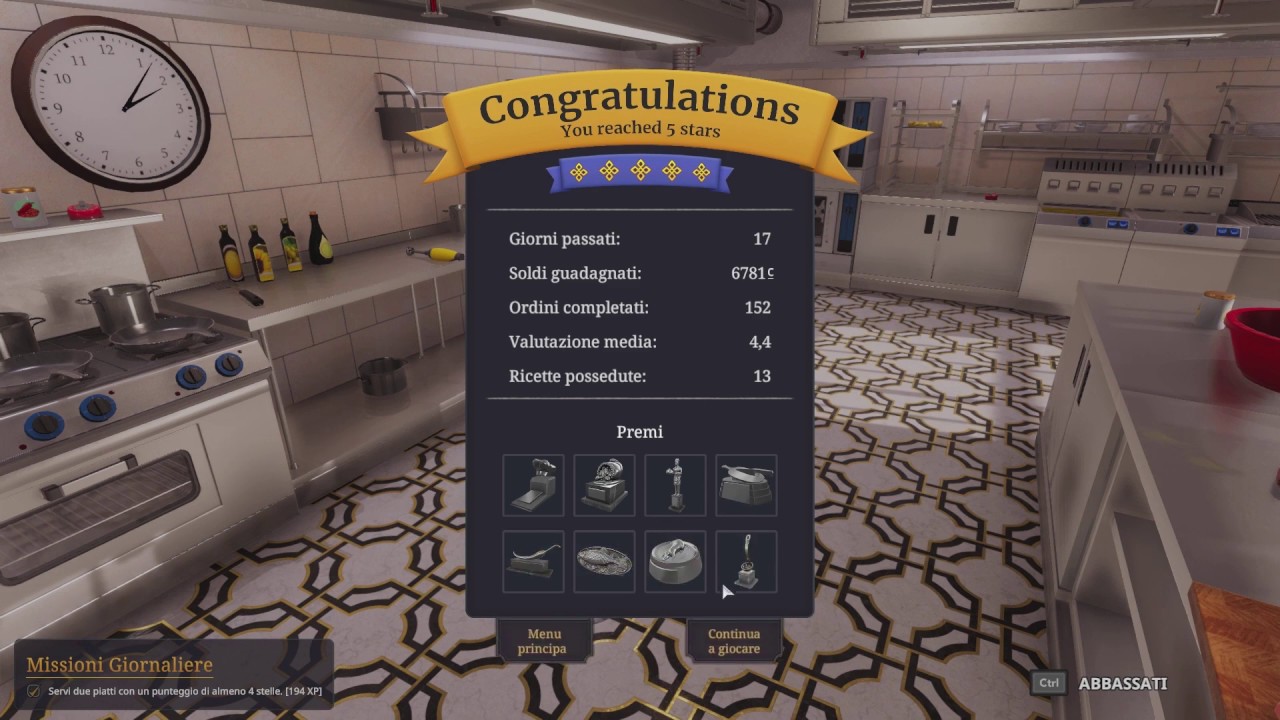
Task: Click the frying pan trophy award
Action: coord(746,485)
